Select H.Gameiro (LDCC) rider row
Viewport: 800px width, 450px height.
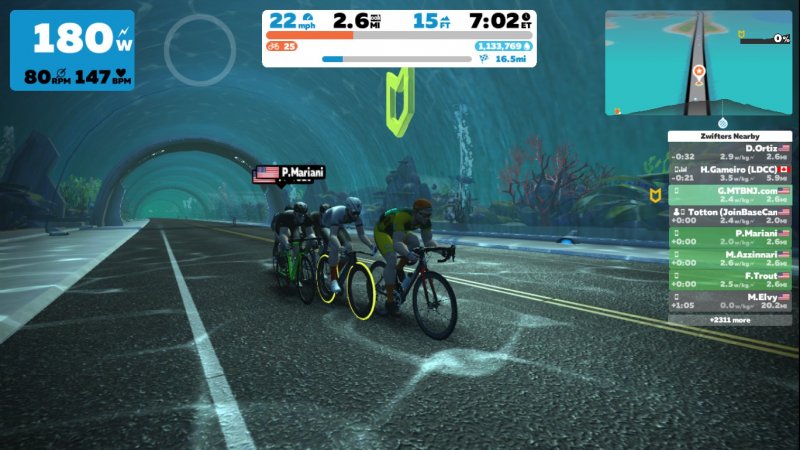point(729,174)
